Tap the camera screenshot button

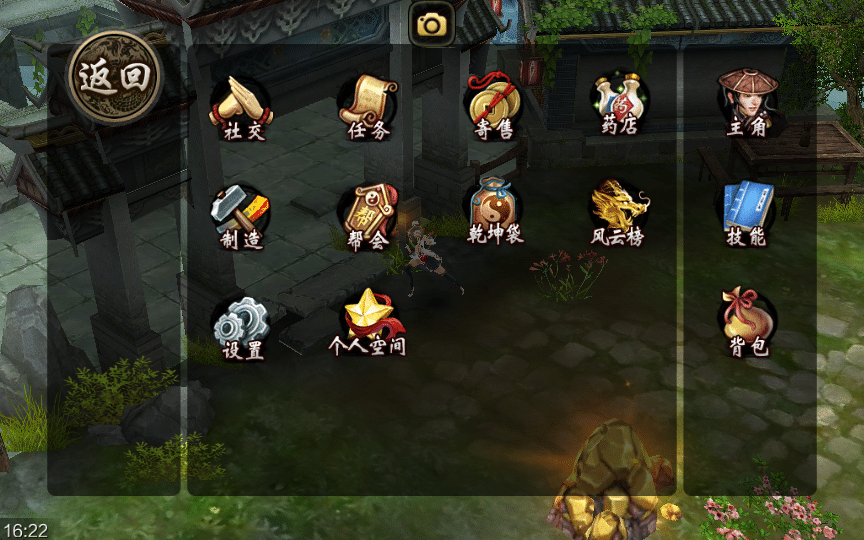[432, 24]
